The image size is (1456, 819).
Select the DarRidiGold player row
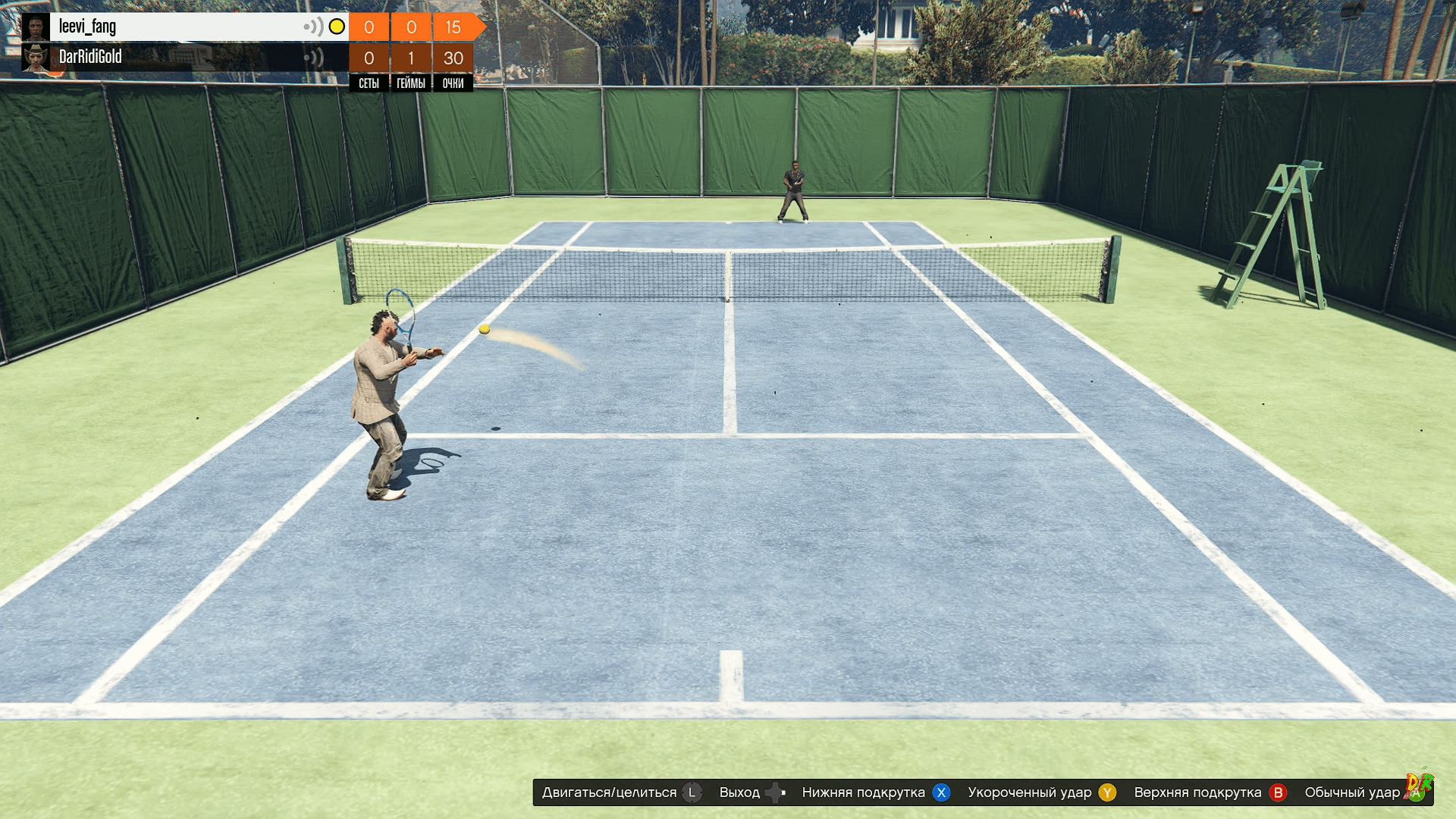[x=174, y=58]
